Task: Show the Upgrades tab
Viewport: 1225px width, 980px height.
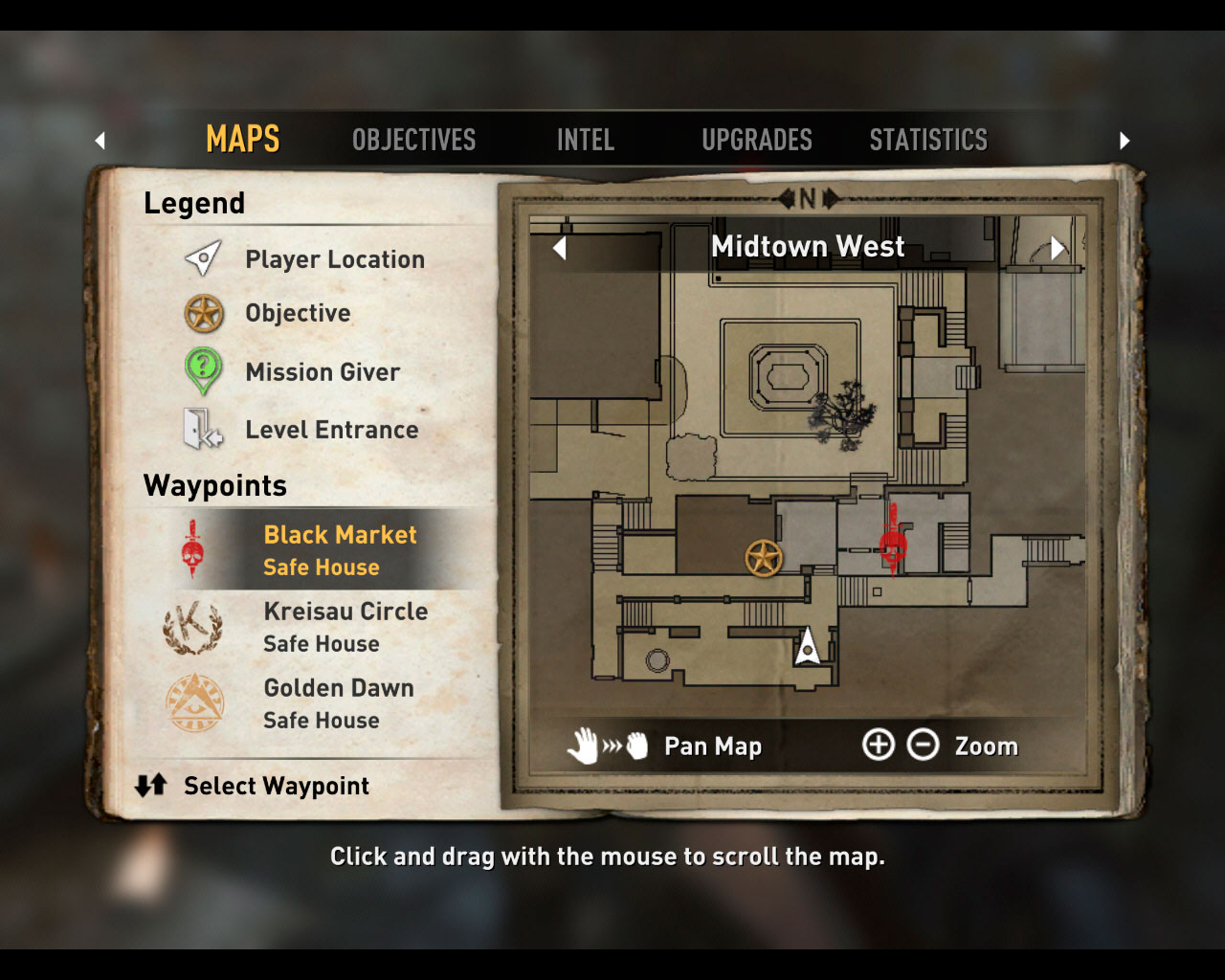Action: tap(756, 140)
